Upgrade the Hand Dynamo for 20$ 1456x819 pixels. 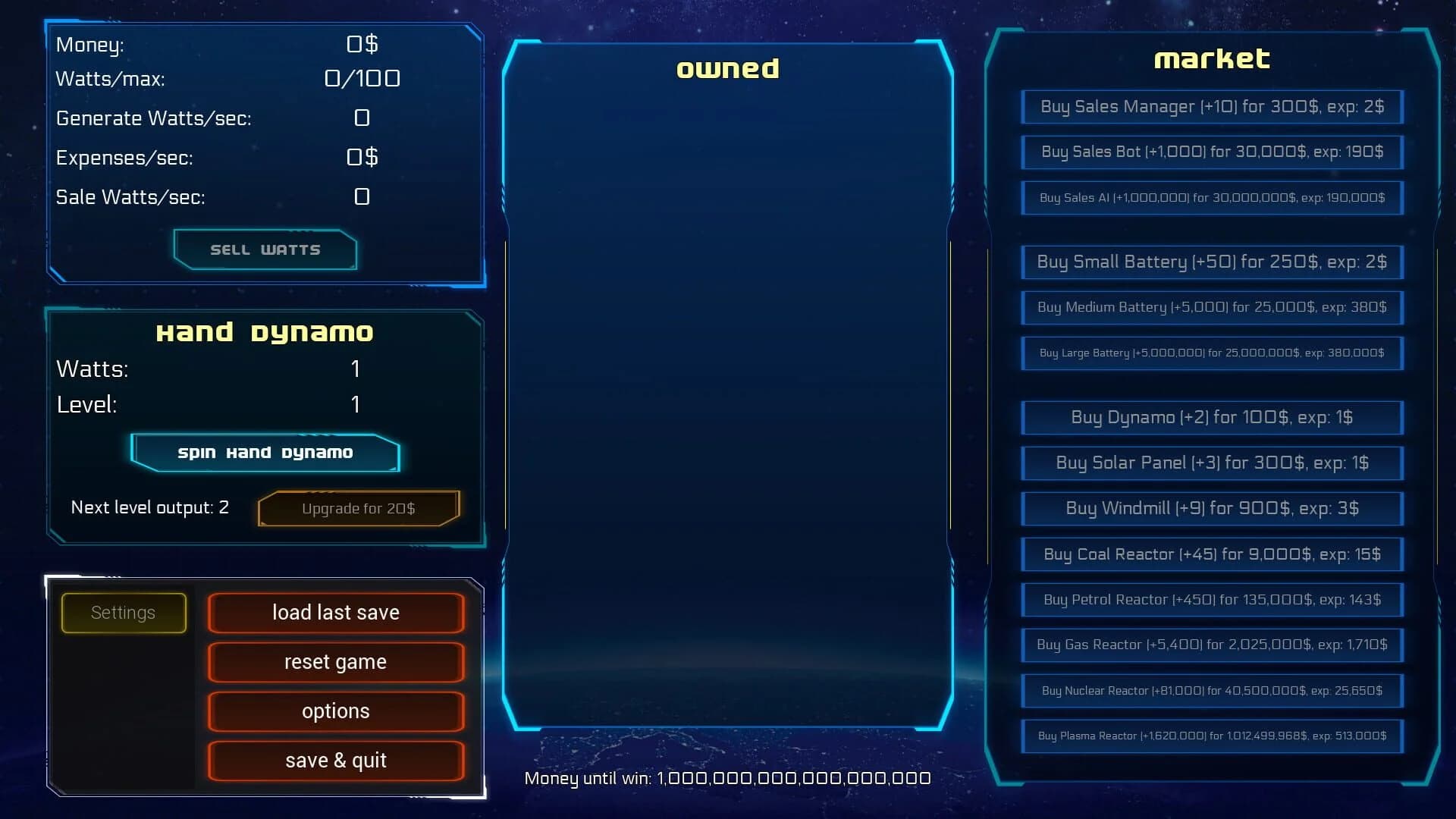358,508
